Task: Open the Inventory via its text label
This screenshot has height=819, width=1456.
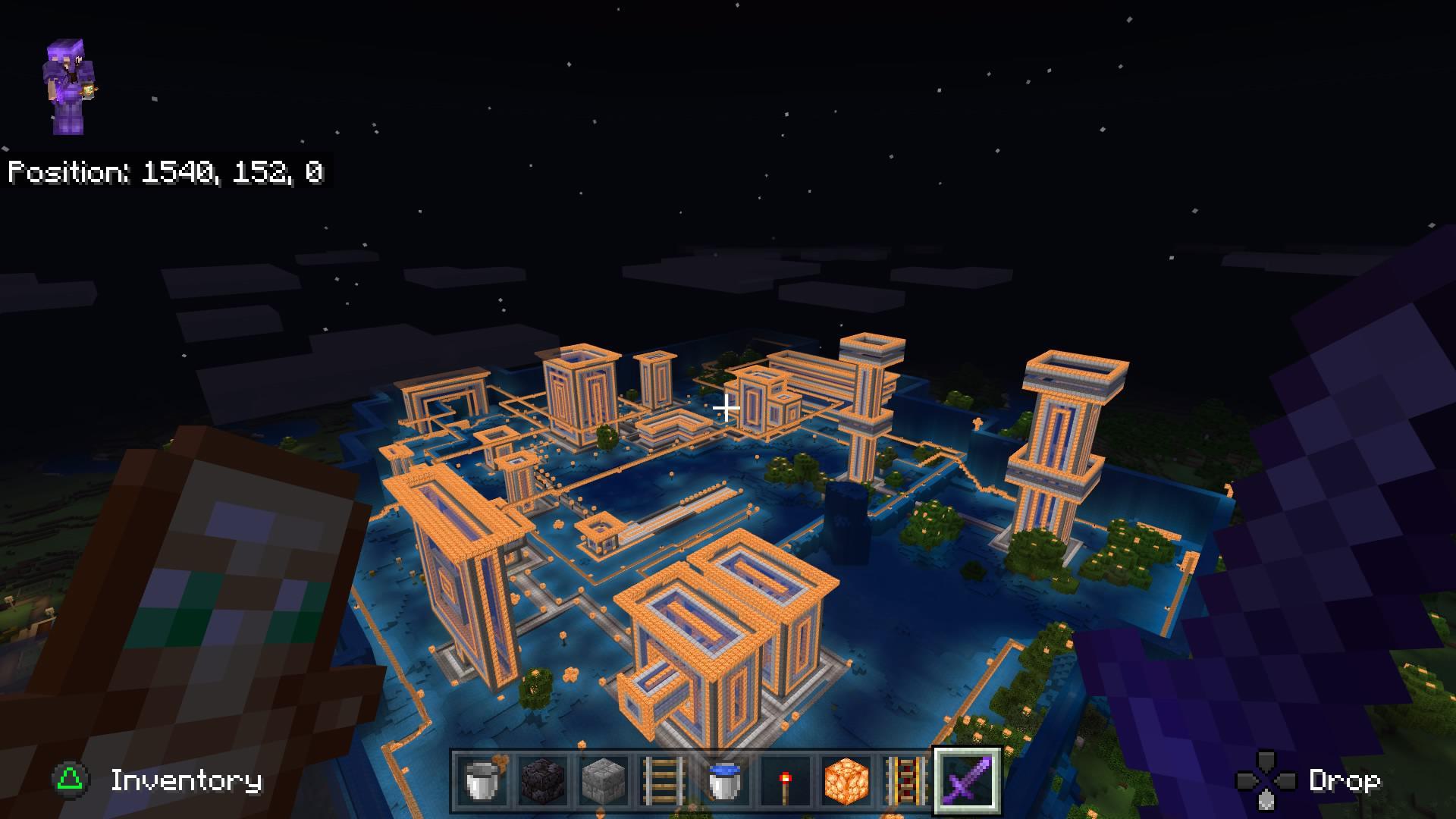Action: coord(184,780)
